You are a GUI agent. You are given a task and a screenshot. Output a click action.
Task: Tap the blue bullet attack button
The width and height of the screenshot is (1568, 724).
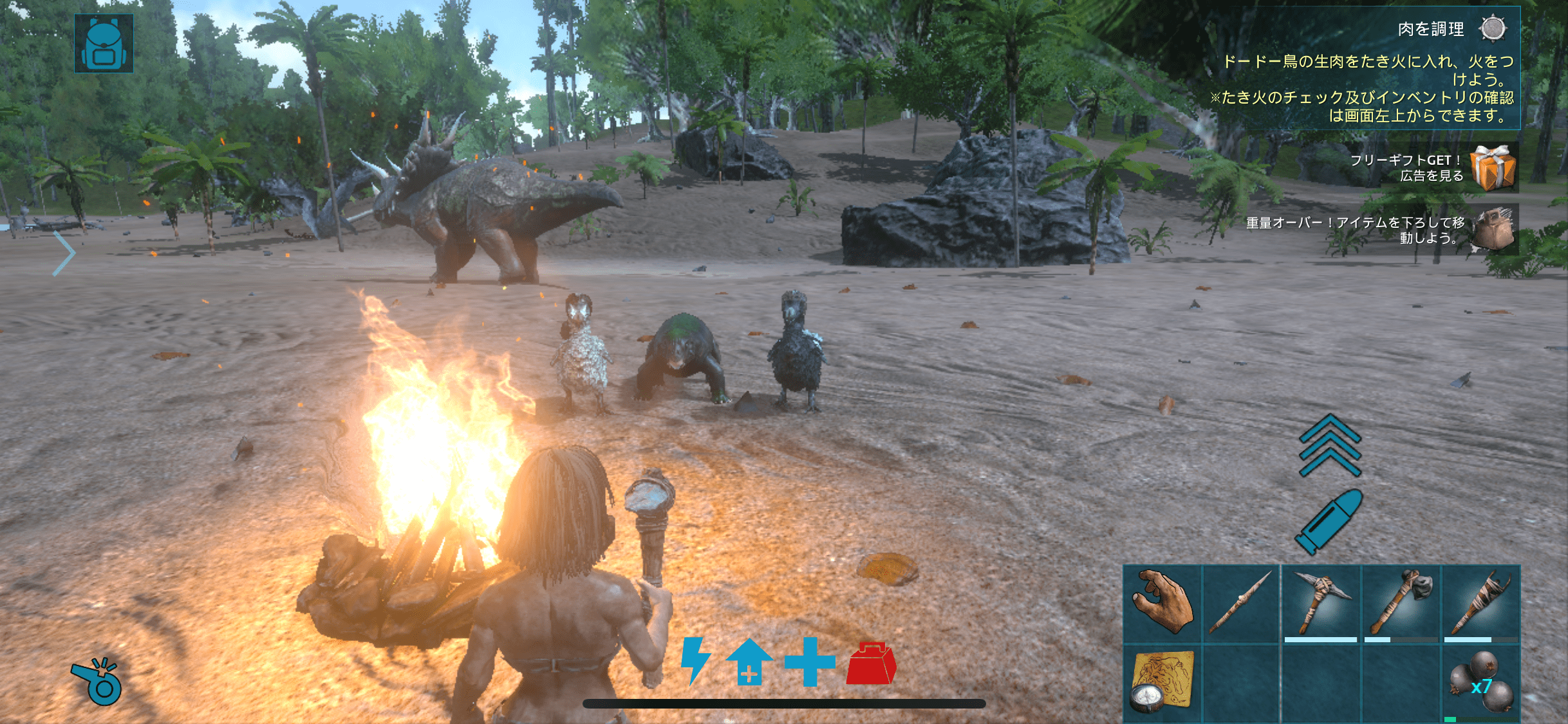click(x=1329, y=521)
